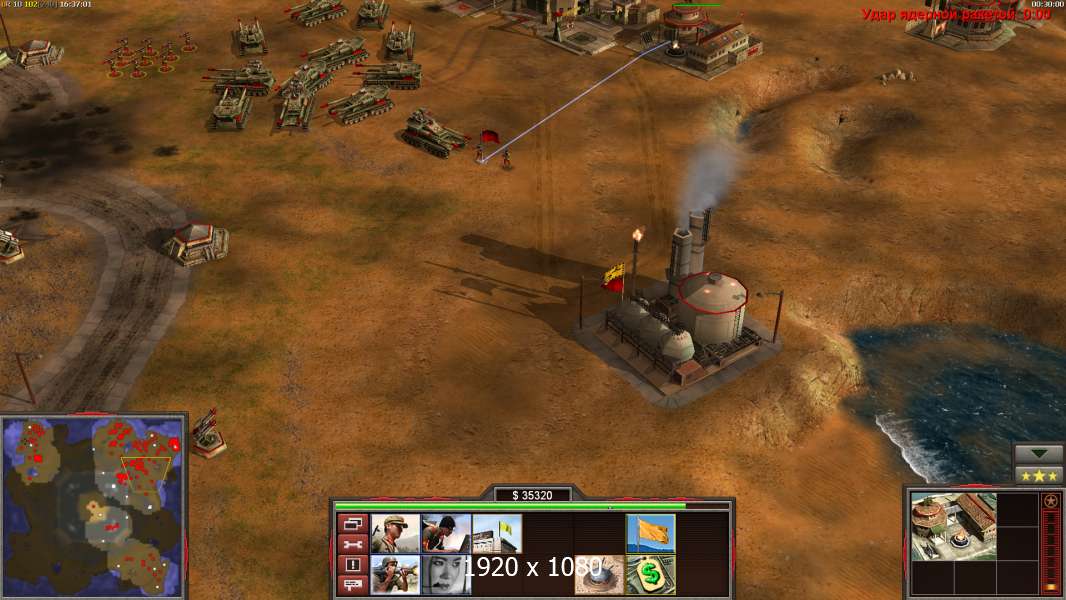The width and height of the screenshot is (1066, 600).
Task: Select the greyed-out Black Lotus portrait
Action: 446,574
